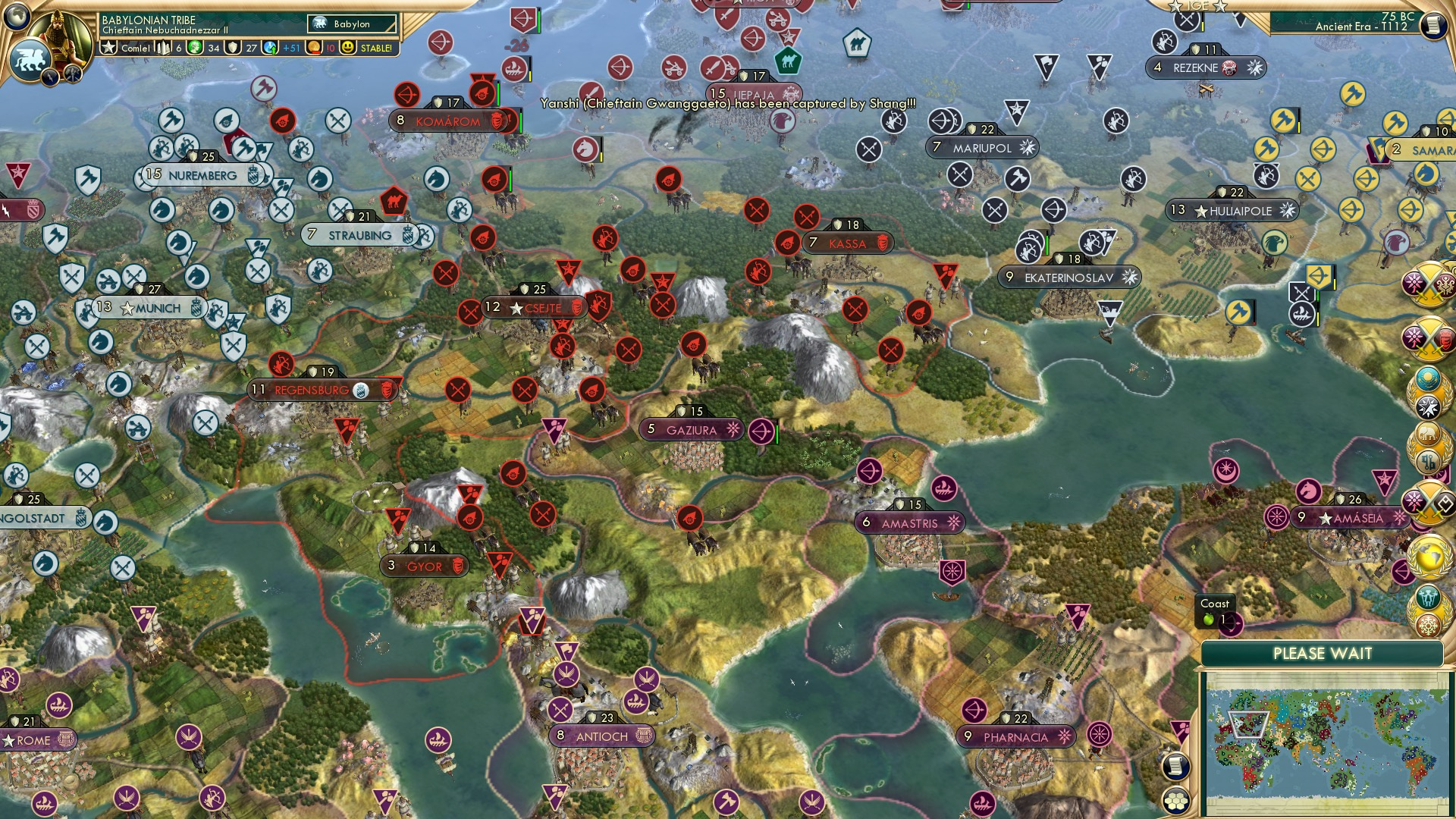
Task: Open the scroll icon beside the turn counter
Action: point(1433,26)
